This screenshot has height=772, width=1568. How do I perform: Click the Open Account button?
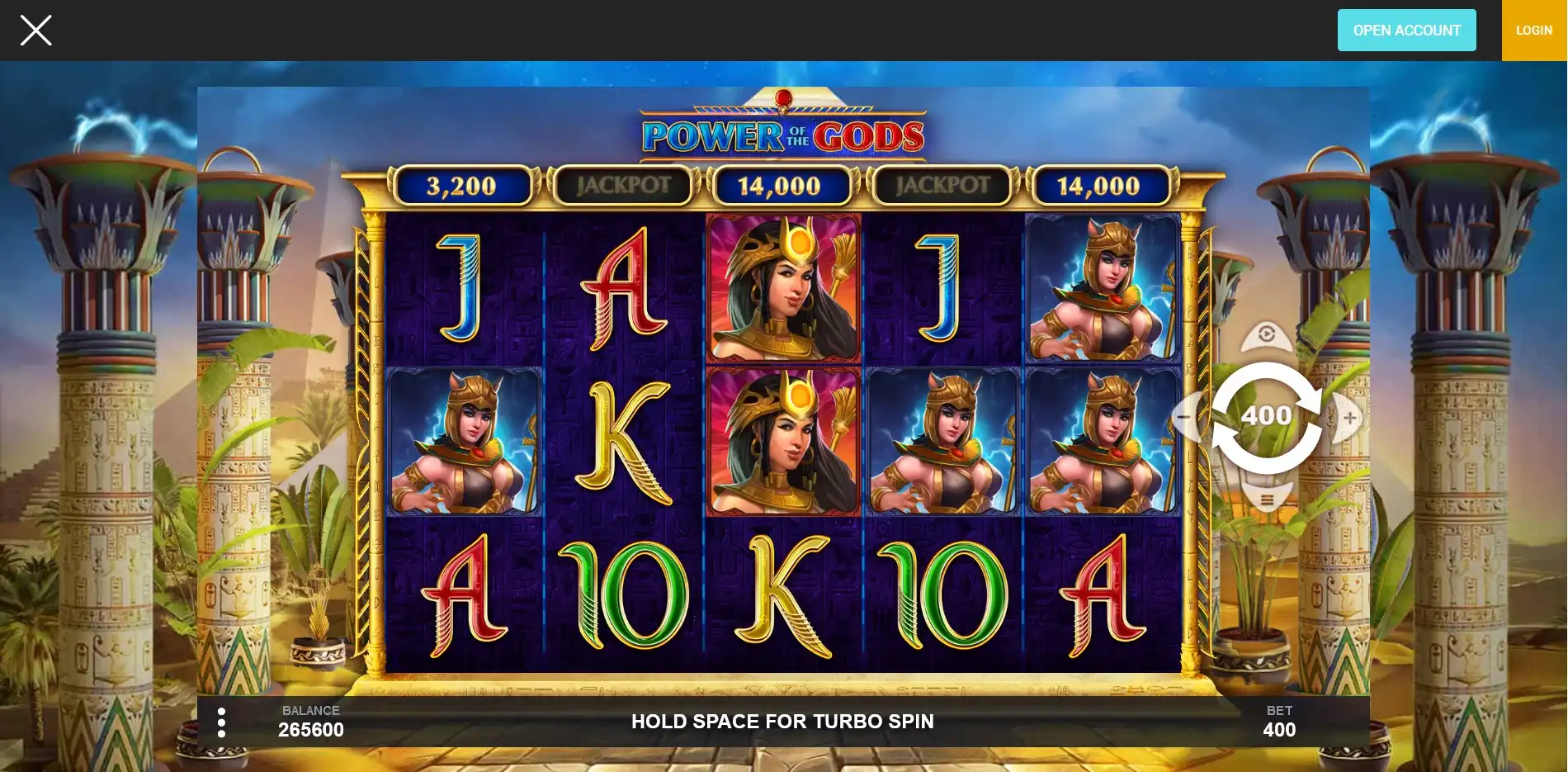[x=1406, y=31]
